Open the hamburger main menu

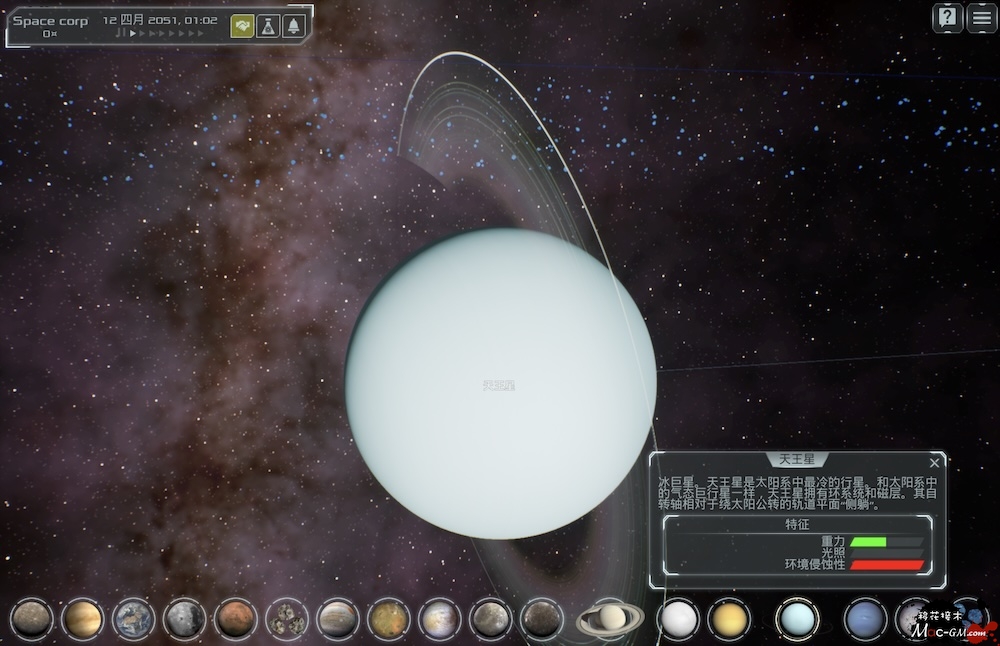point(981,18)
